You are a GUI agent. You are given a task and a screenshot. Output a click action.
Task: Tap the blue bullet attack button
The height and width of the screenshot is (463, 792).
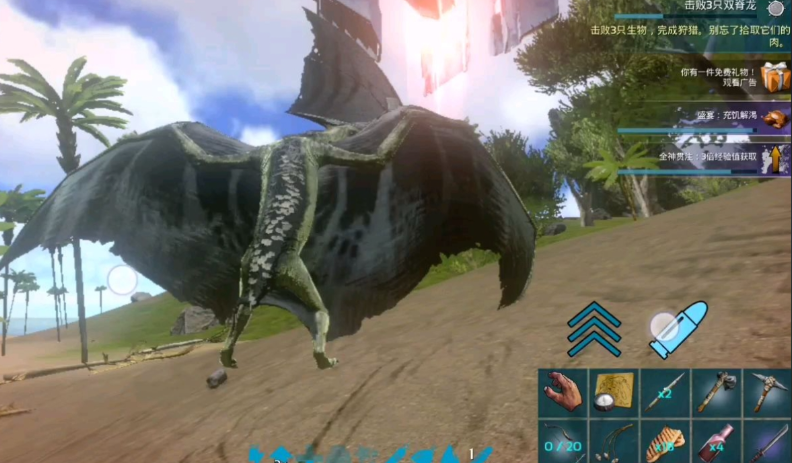click(678, 328)
